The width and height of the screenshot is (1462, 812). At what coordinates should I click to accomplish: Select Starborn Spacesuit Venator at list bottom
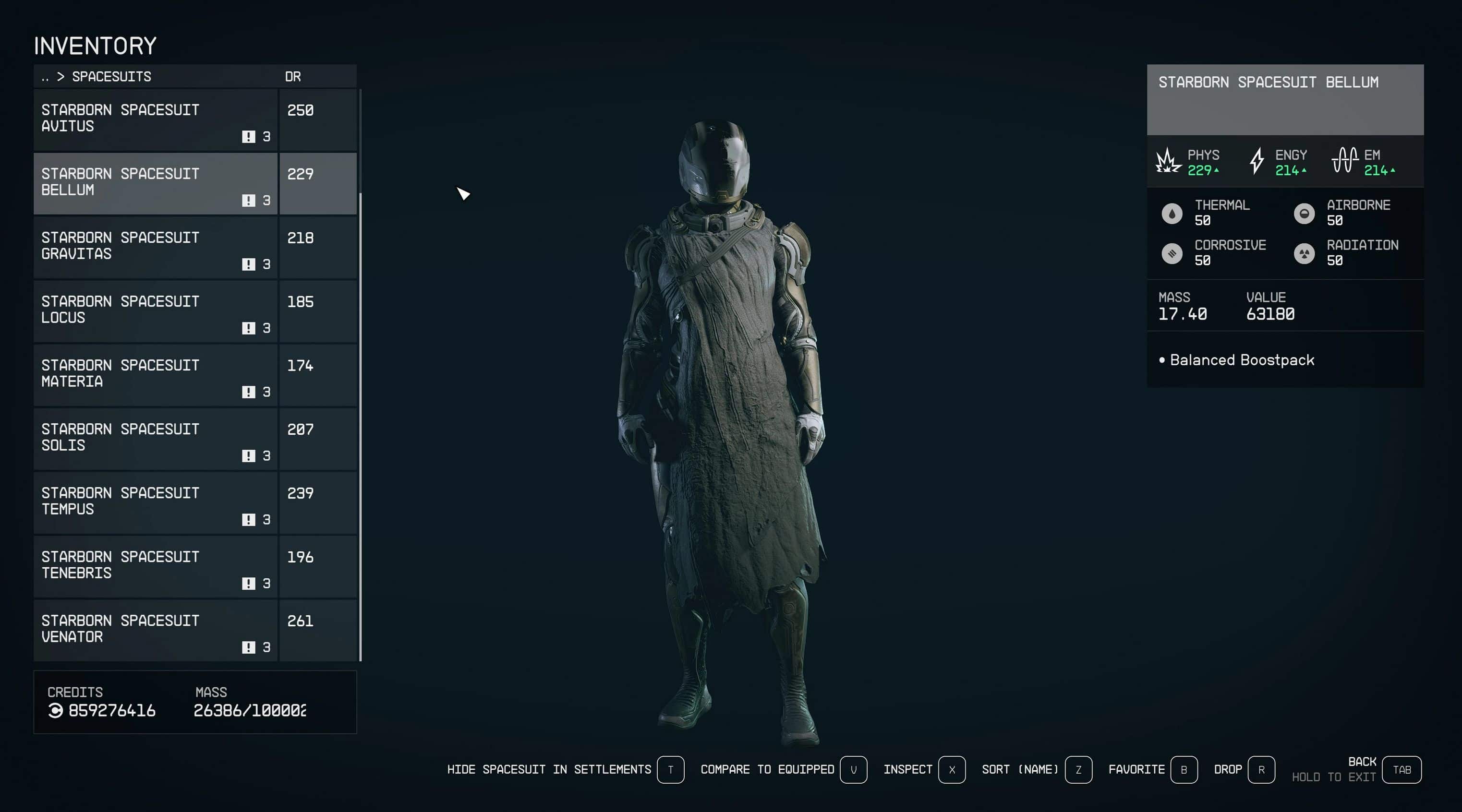coord(155,631)
